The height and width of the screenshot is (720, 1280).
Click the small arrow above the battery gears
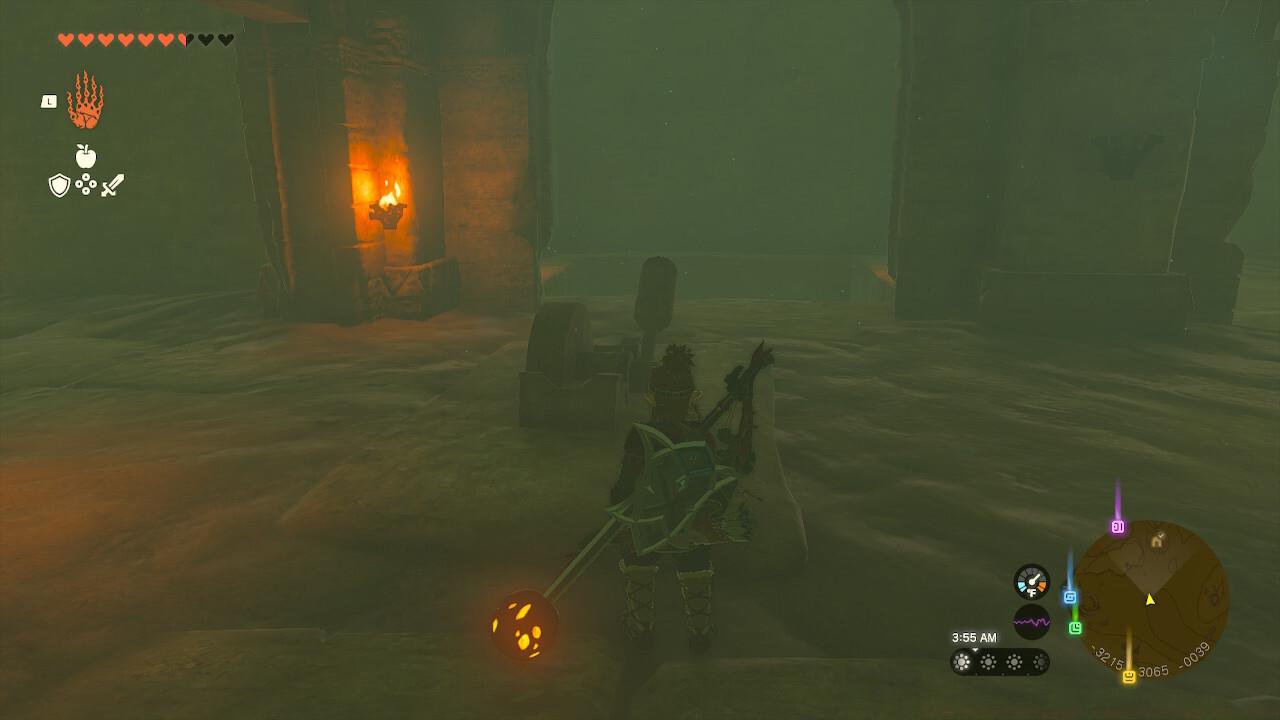tap(974, 649)
